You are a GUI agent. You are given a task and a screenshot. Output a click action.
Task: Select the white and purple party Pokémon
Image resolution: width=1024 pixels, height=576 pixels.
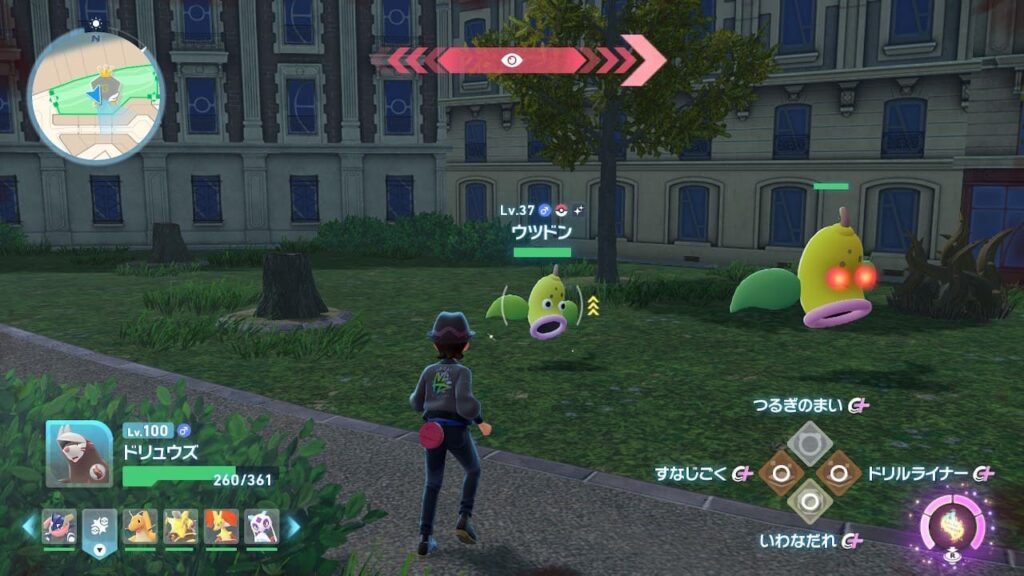tap(262, 526)
